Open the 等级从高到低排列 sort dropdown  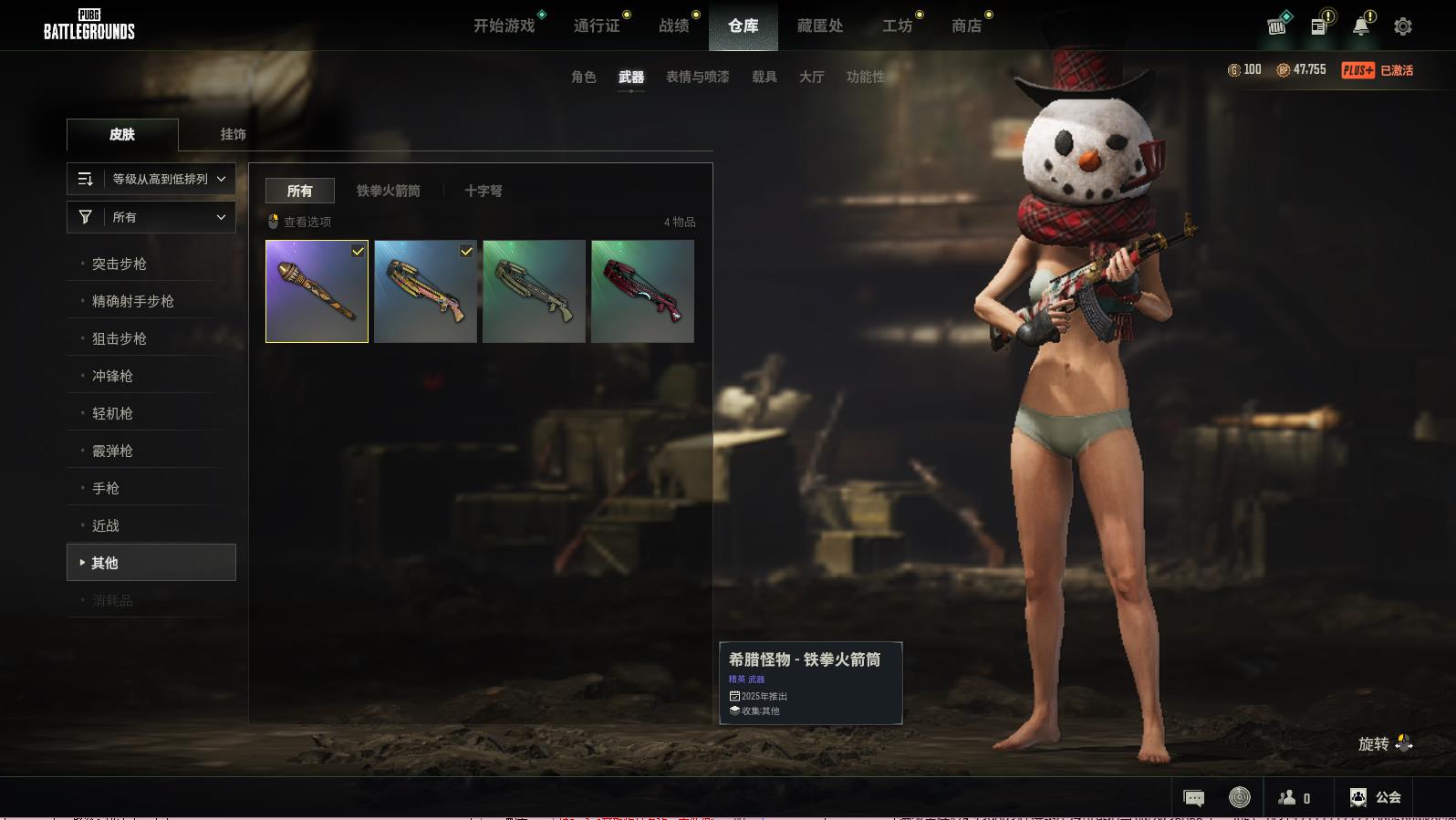[151, 180]
